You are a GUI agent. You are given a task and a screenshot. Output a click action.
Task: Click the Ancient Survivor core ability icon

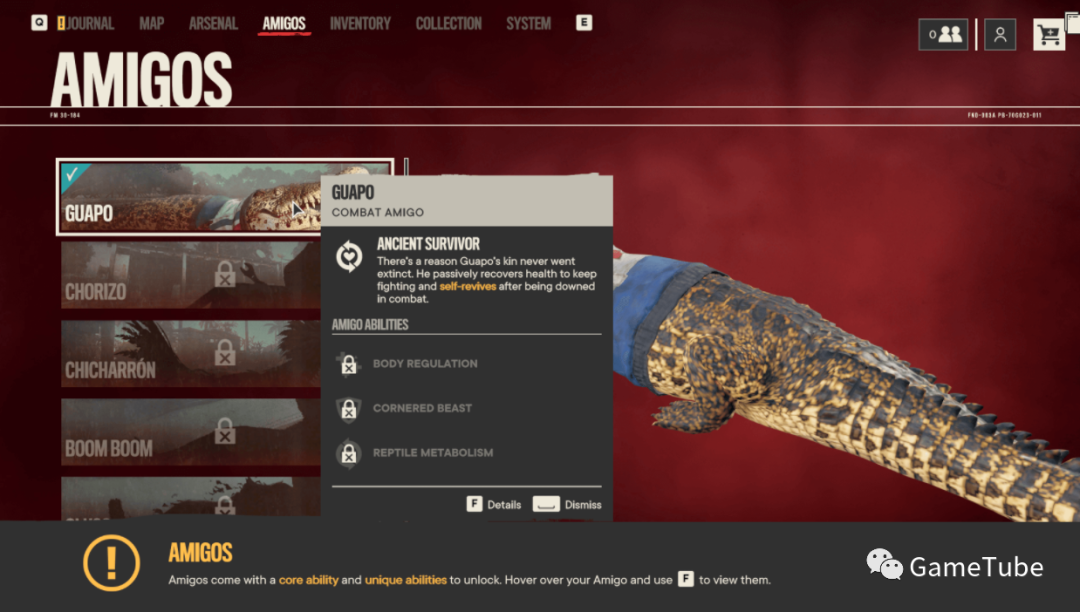click(x=349, y=257)
